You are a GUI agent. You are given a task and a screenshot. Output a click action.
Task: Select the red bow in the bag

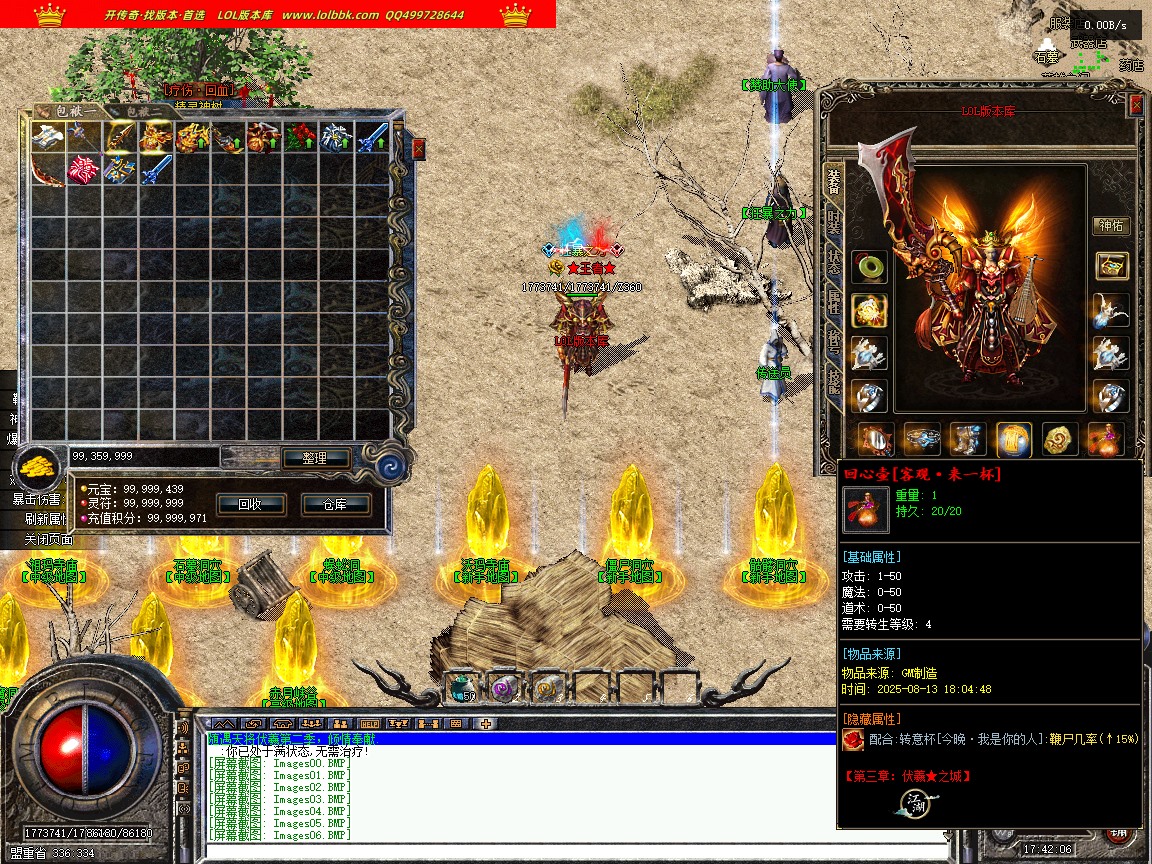47,170
